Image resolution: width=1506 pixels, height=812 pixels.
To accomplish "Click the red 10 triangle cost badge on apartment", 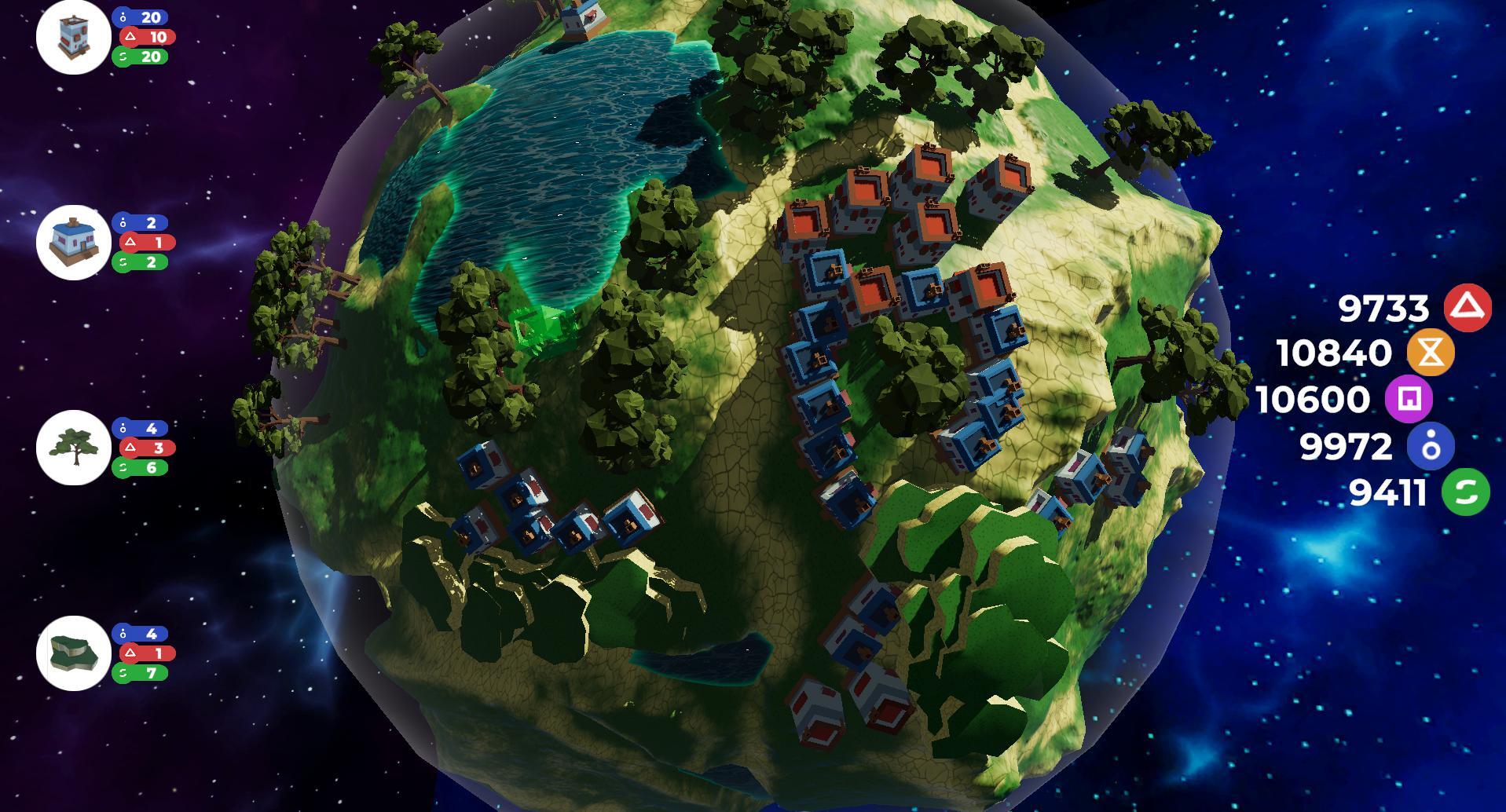I will (144, 35).
